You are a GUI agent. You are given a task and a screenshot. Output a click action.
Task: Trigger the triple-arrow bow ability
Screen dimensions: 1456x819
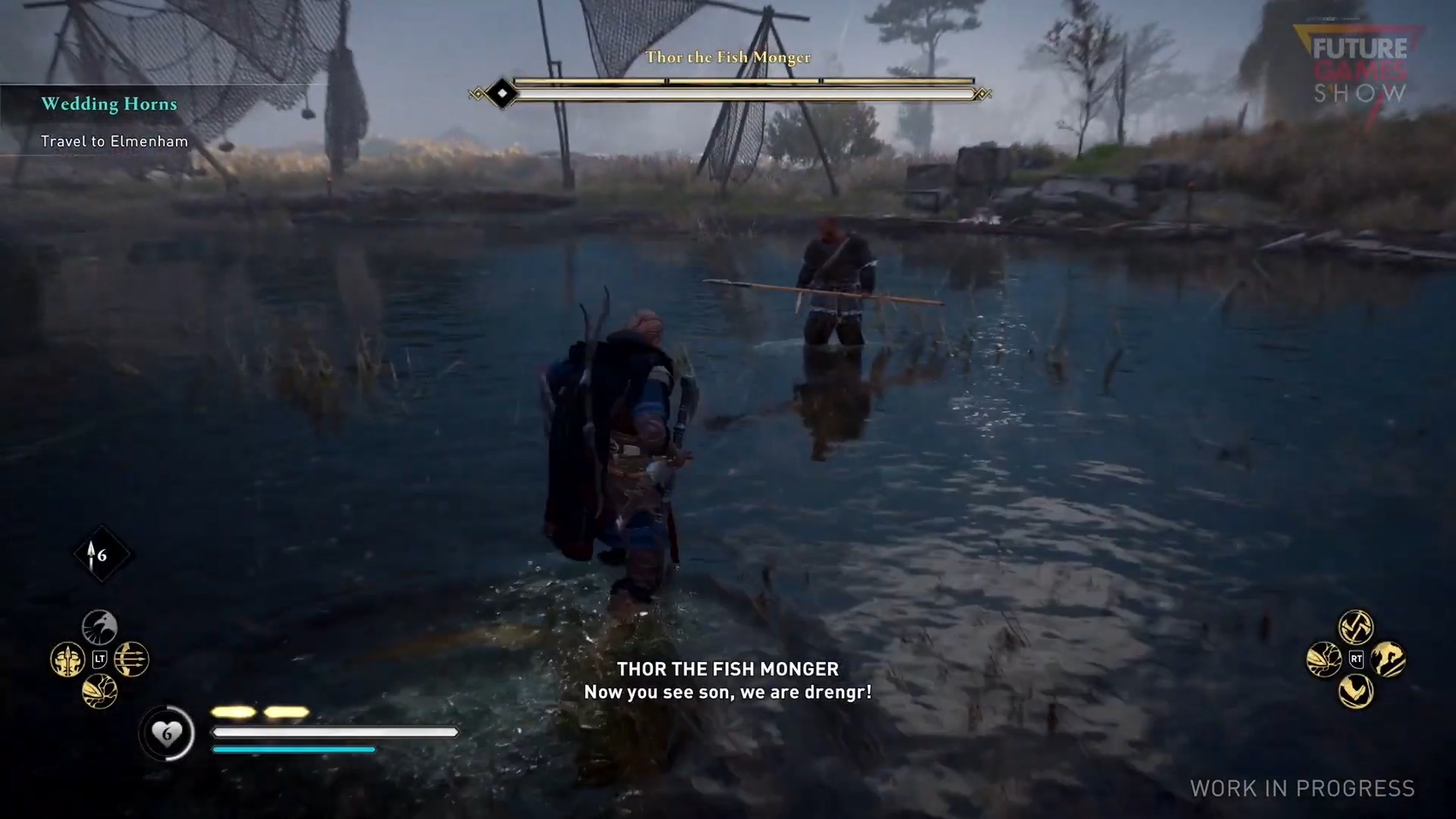click(131, 660)
